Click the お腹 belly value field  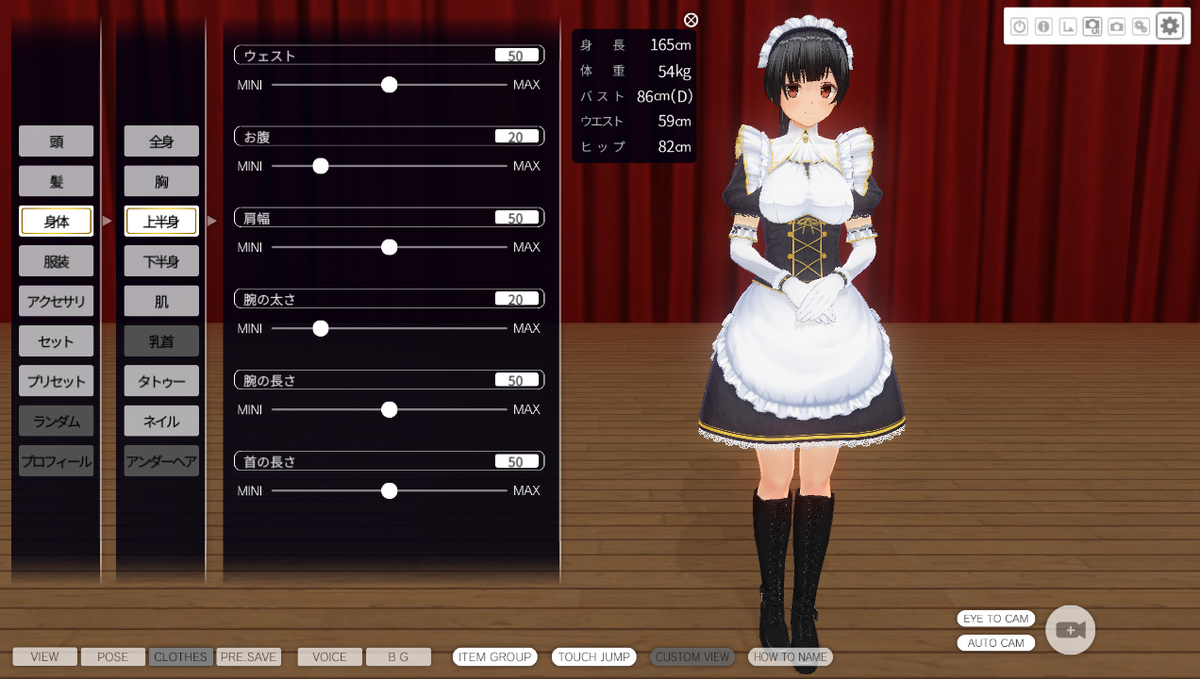point(516,137)
